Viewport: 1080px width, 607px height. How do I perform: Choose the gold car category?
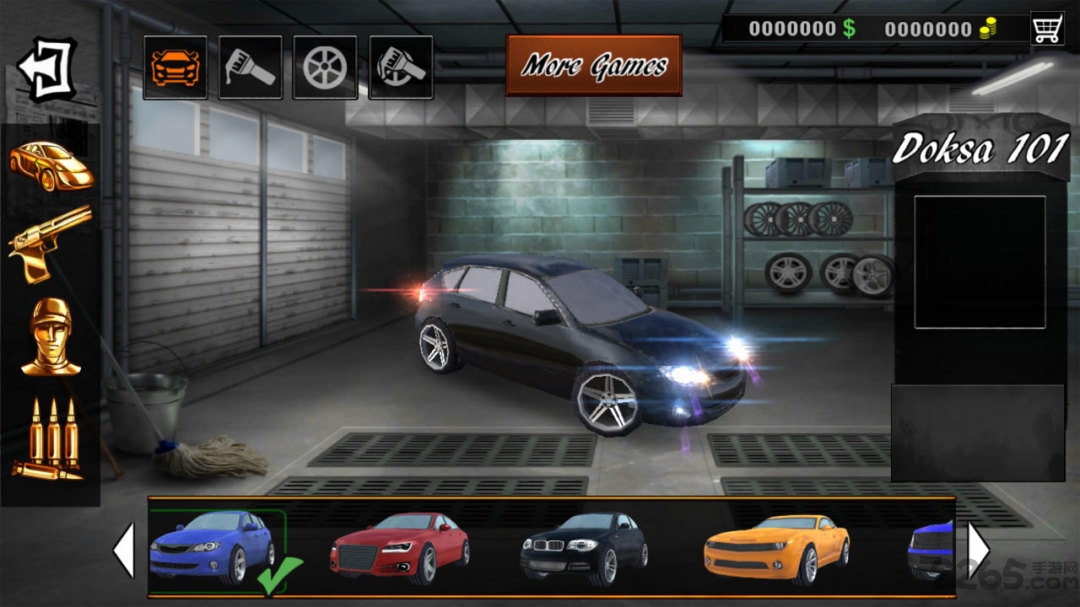coord(50,165)
